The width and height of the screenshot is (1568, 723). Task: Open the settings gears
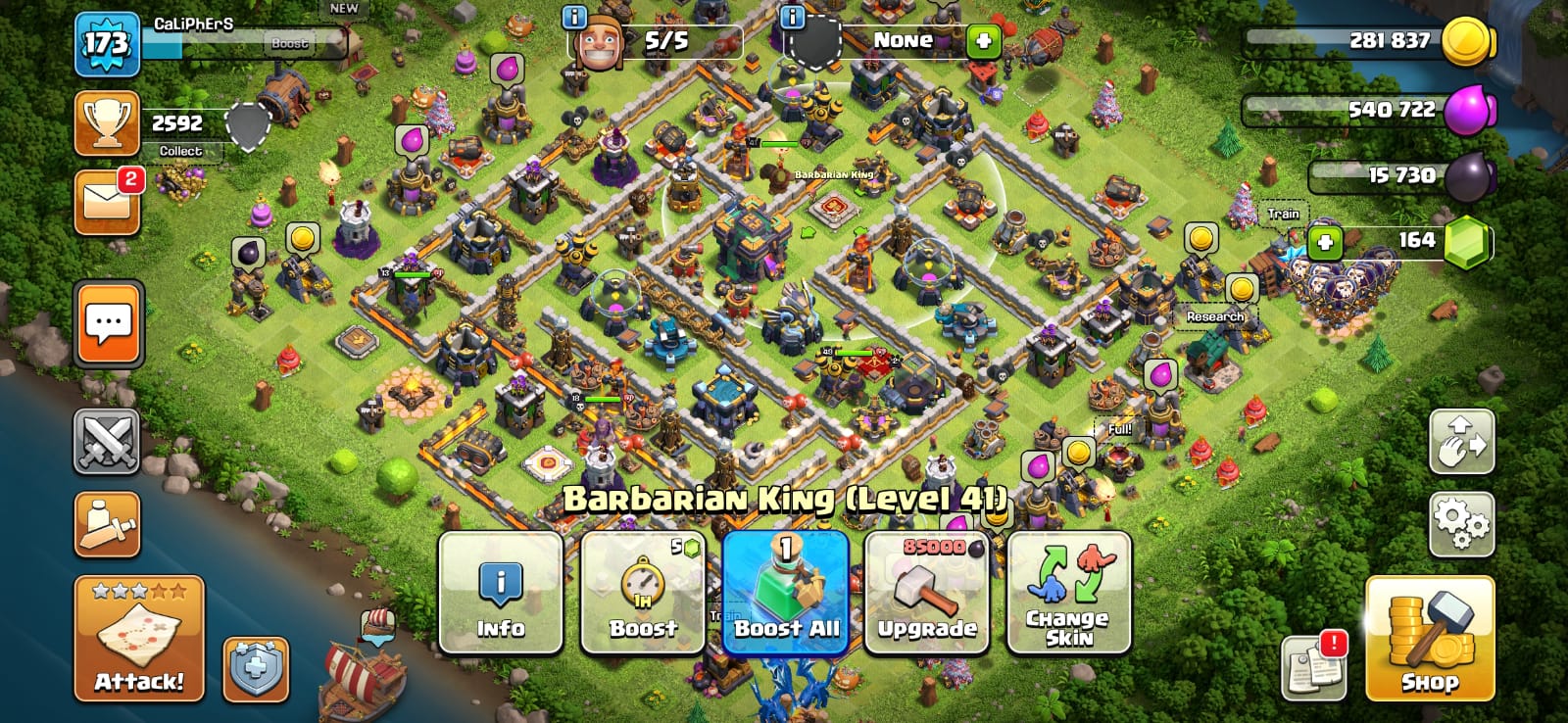pos(1461,525)
